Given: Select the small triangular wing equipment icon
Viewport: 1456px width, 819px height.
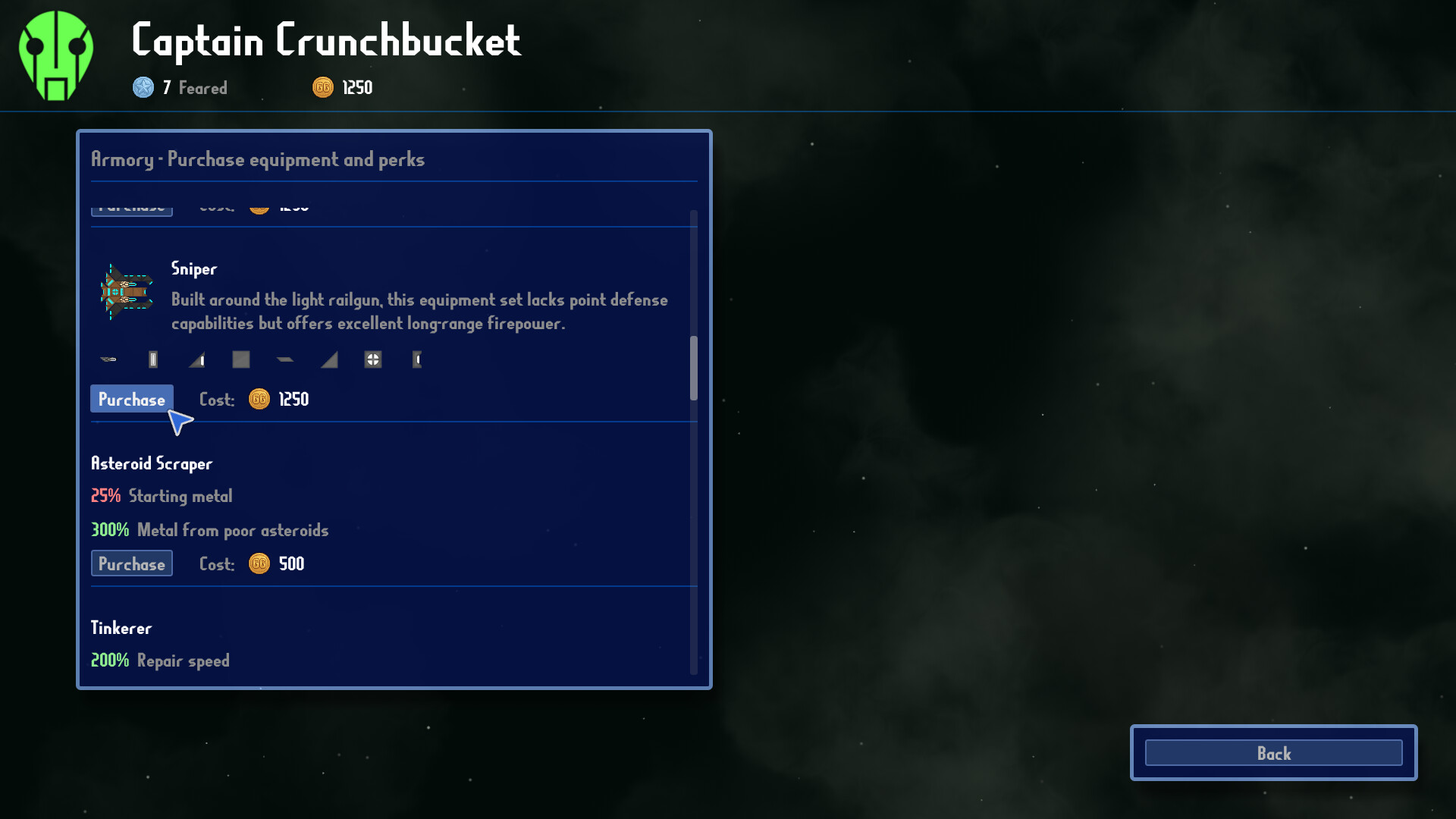Looking at the screenshot, I should click(196, 359).
